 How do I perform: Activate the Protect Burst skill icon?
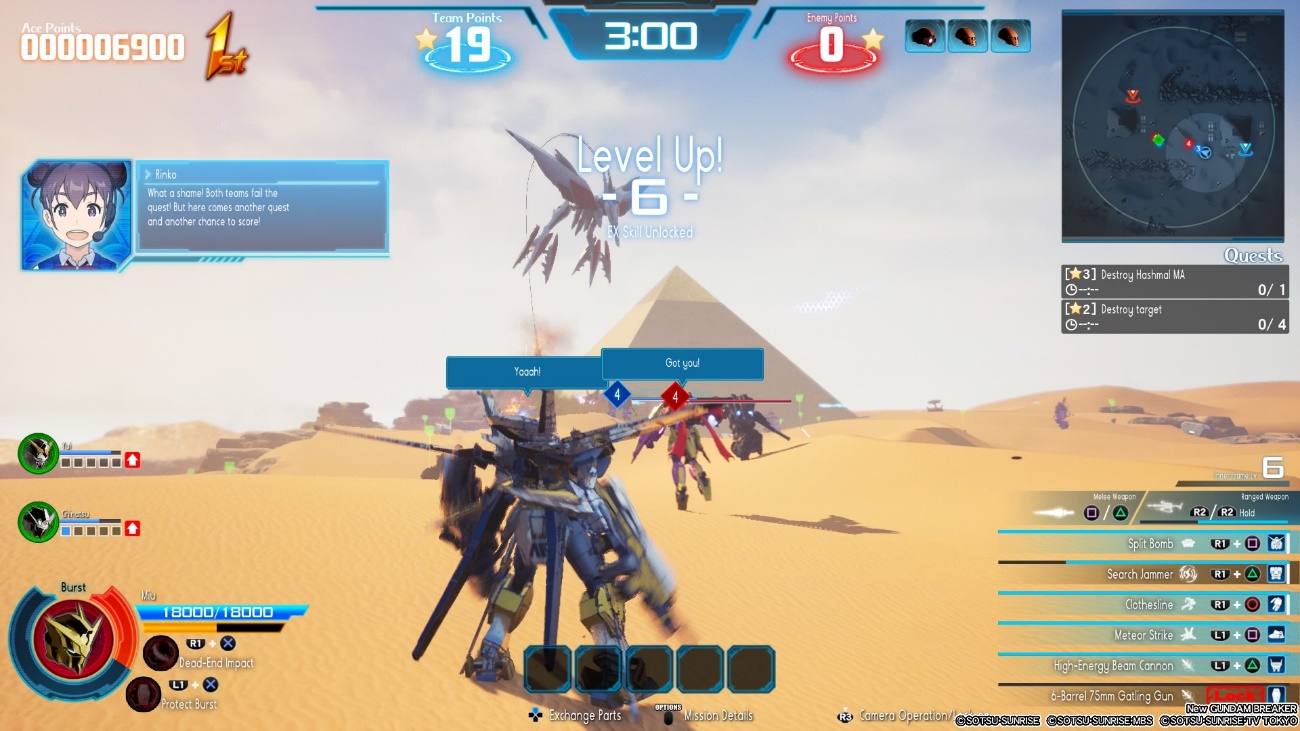click(143, 694)
